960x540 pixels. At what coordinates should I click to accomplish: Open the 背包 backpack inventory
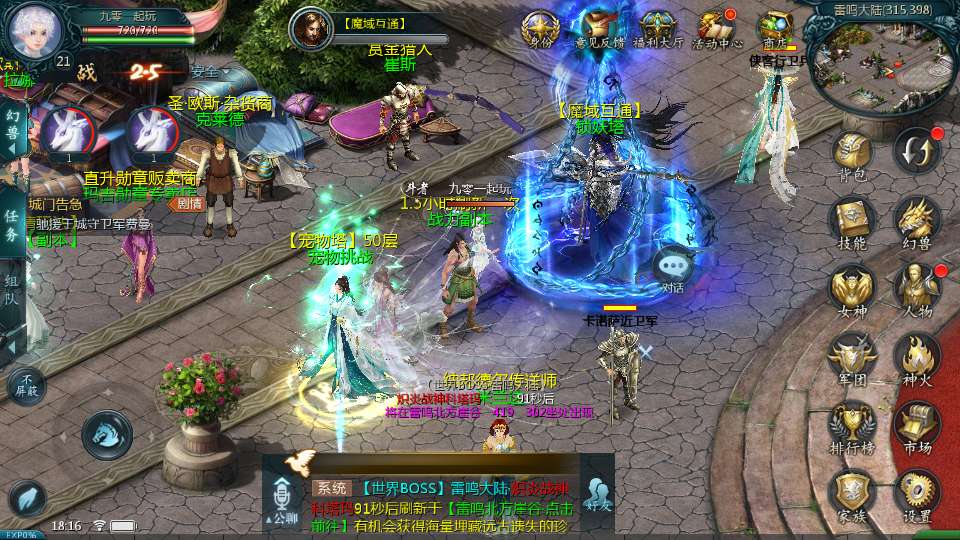coord(852,155)
